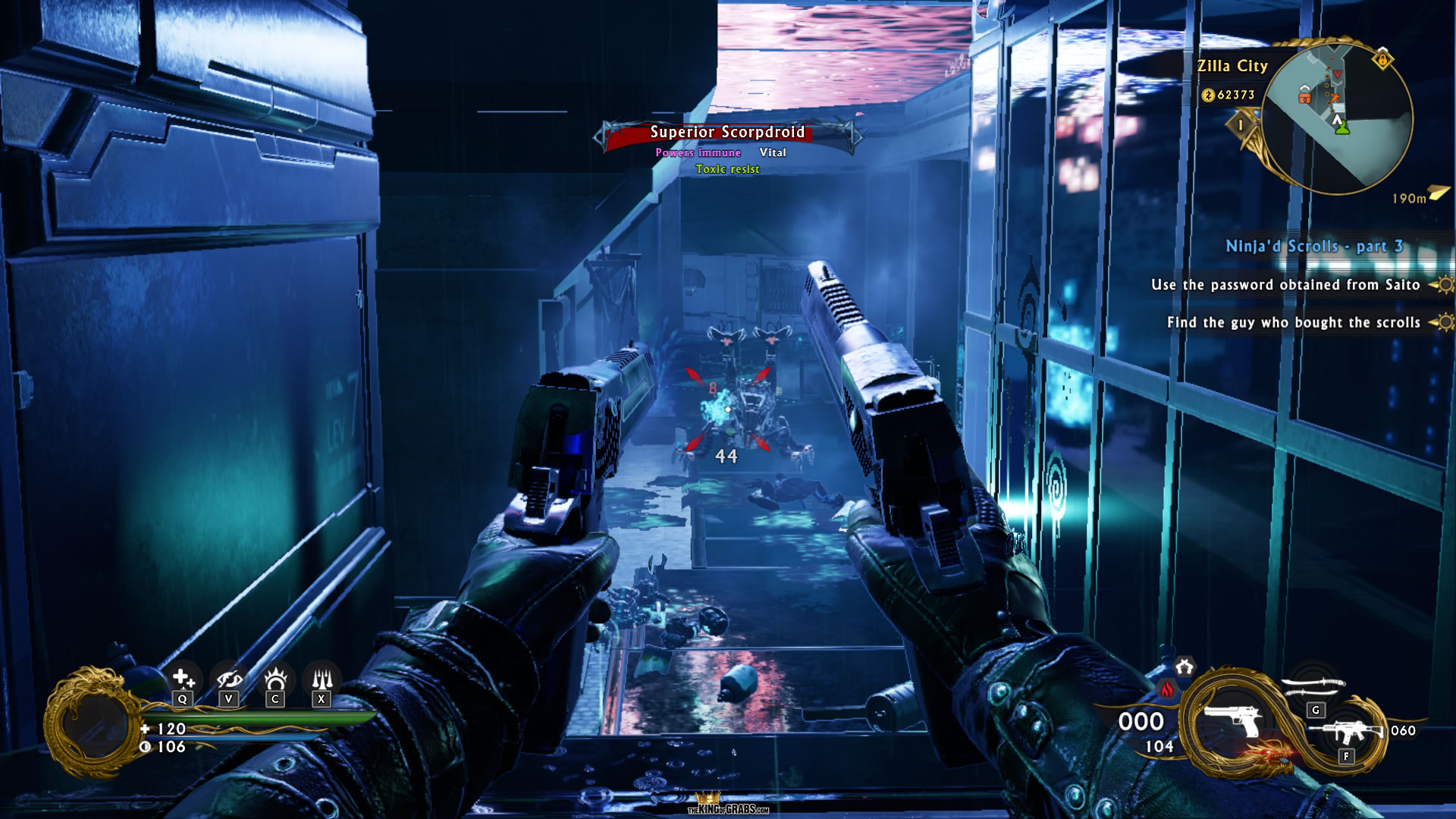Click the dual-wield crossed pistols icon
The image size is (1456, 819).
click(x=1184, y=667)
